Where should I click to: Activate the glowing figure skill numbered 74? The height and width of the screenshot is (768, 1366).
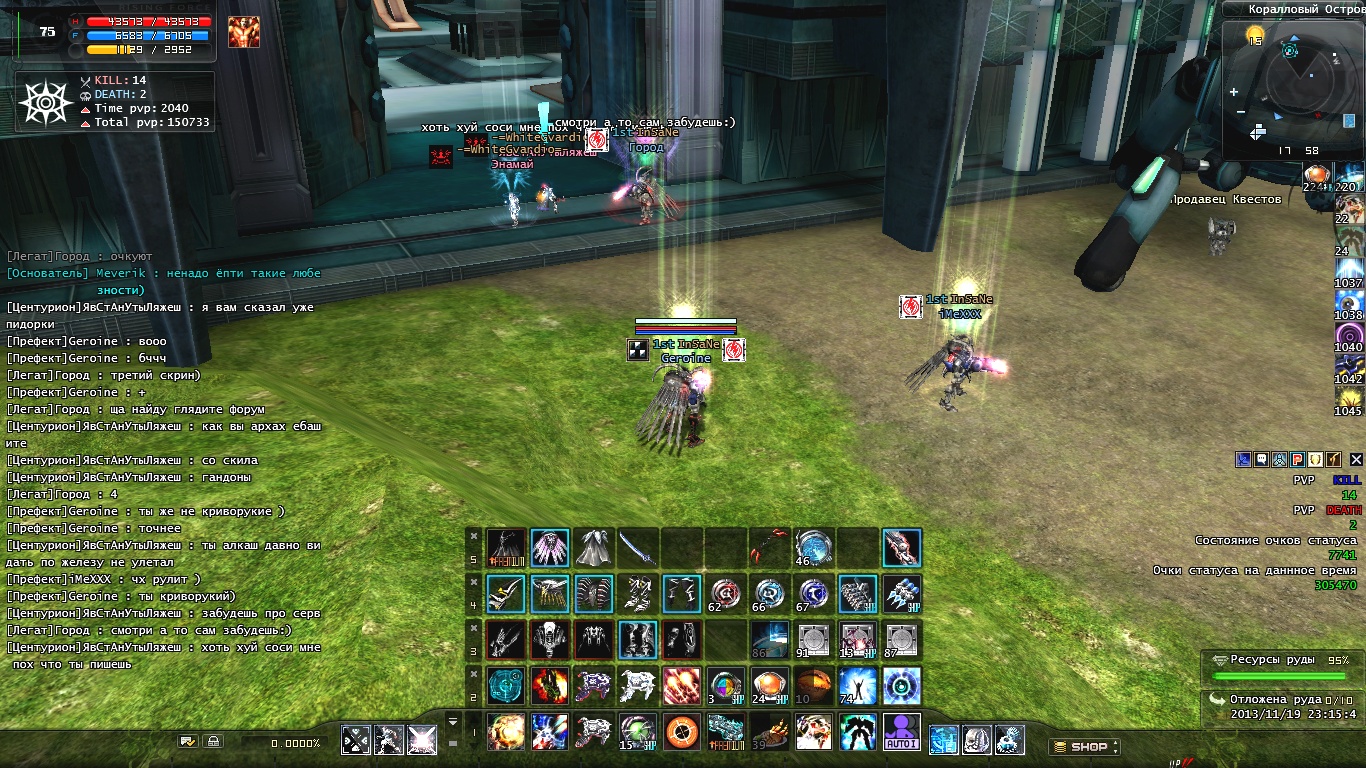pyautogui.click(x=857, y=686)
